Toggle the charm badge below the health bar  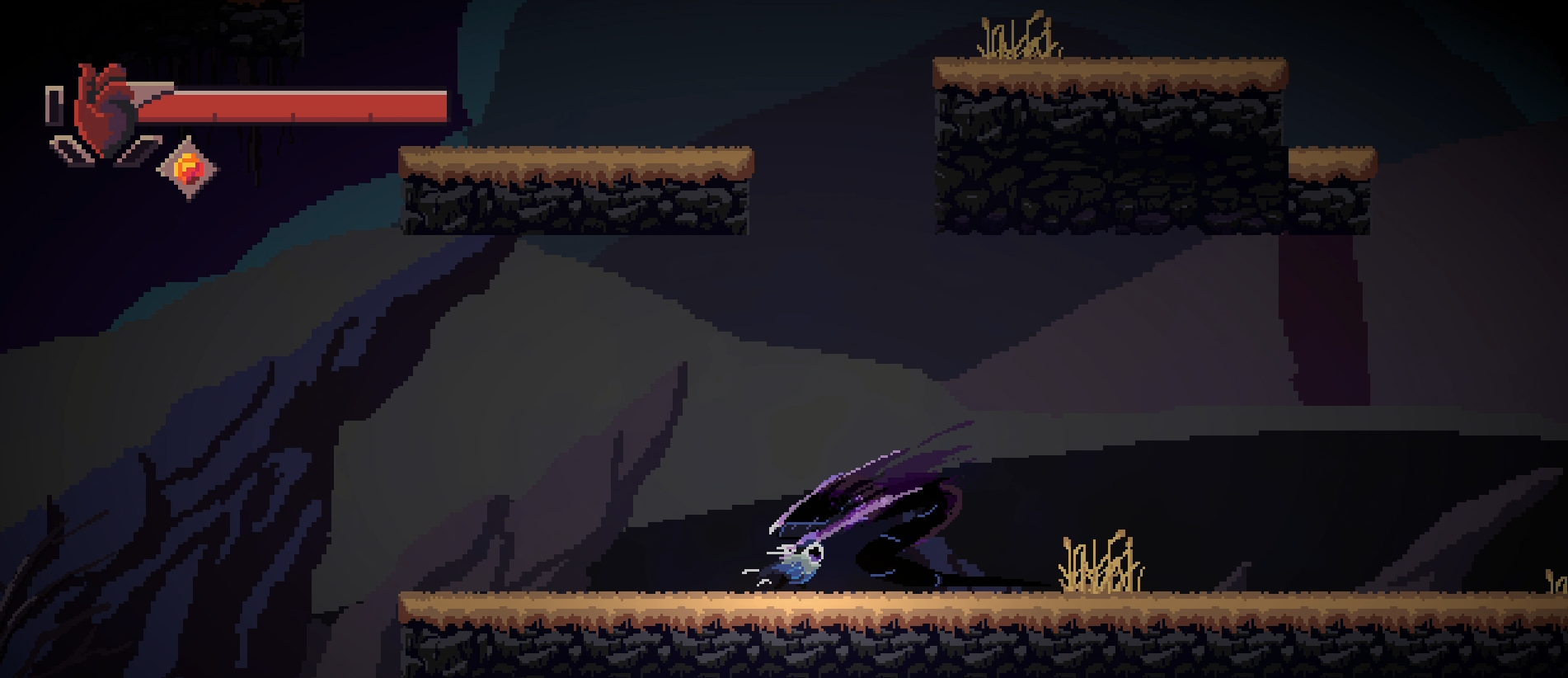[x=190, y=167]
